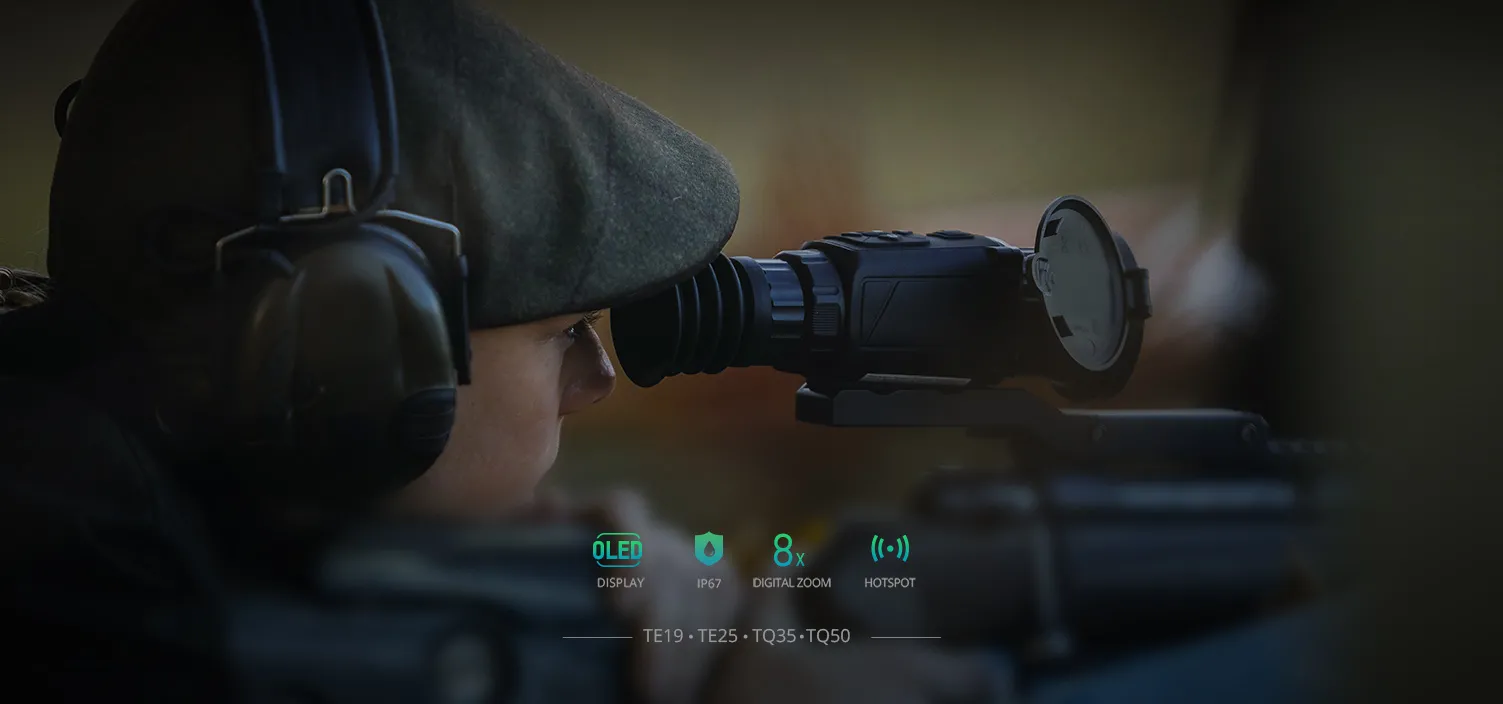Image resolution: width=1503 pixels, height=704 pixels.
Task: Select the IP67 water-drop shield icon
Action: click(x=708, y=549)
